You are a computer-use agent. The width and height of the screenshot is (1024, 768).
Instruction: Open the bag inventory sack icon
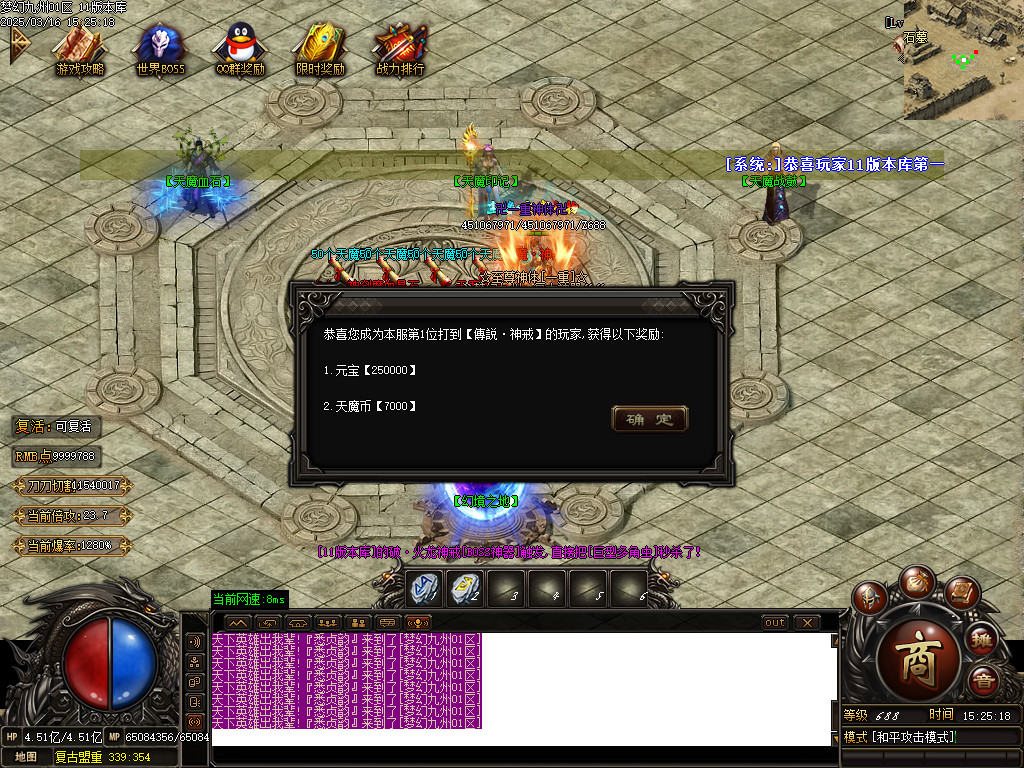pos(915,580)
